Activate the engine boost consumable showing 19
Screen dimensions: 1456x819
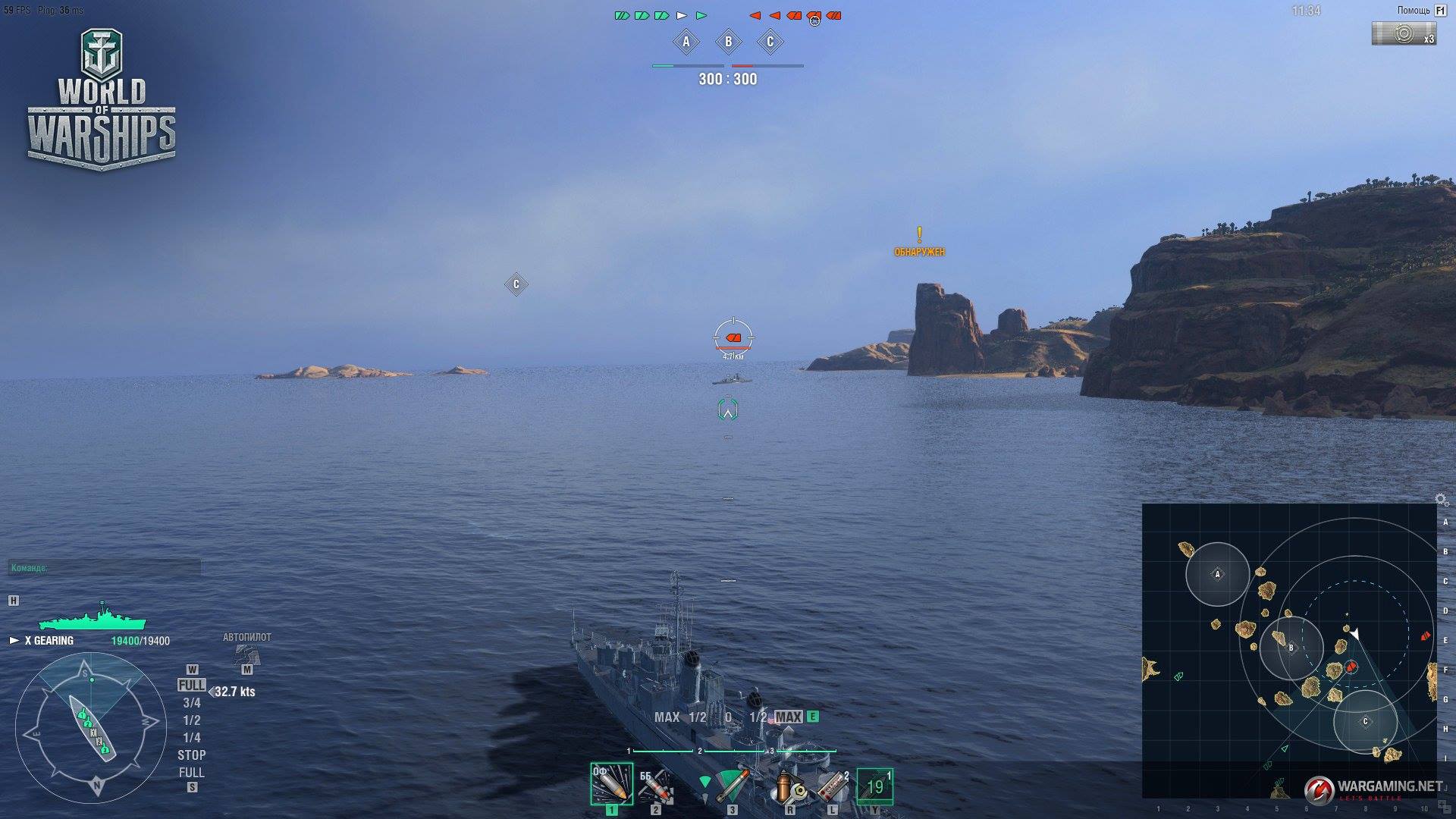click(875, 786)
